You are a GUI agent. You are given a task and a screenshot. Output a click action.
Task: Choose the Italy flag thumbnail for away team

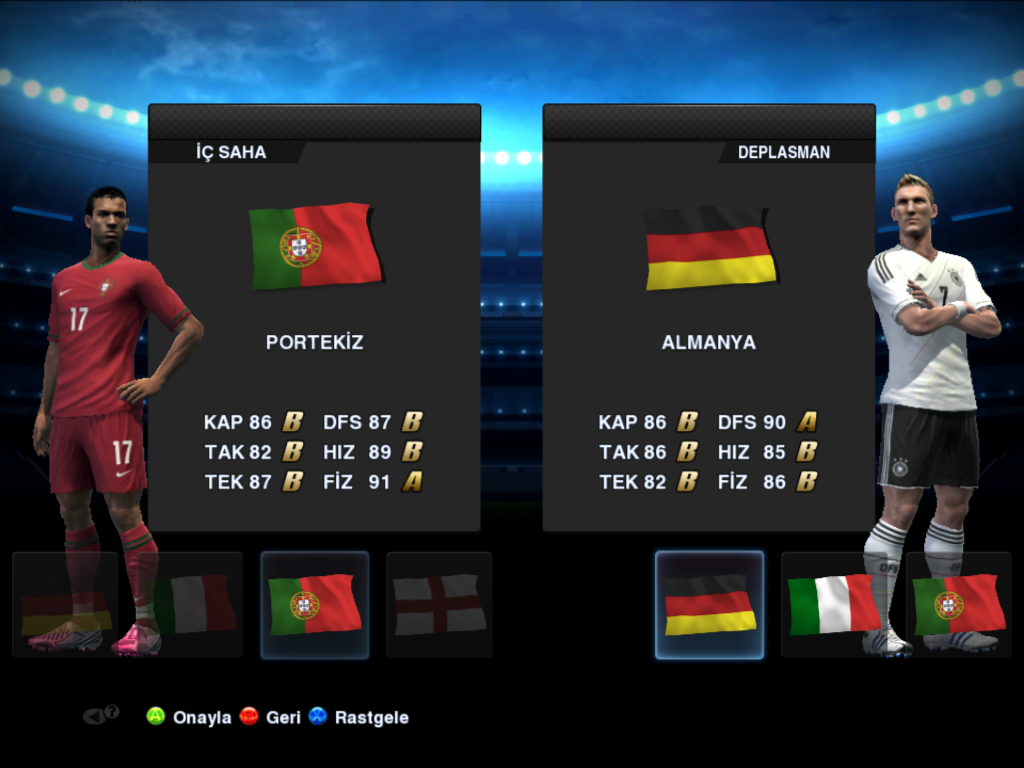832,604
